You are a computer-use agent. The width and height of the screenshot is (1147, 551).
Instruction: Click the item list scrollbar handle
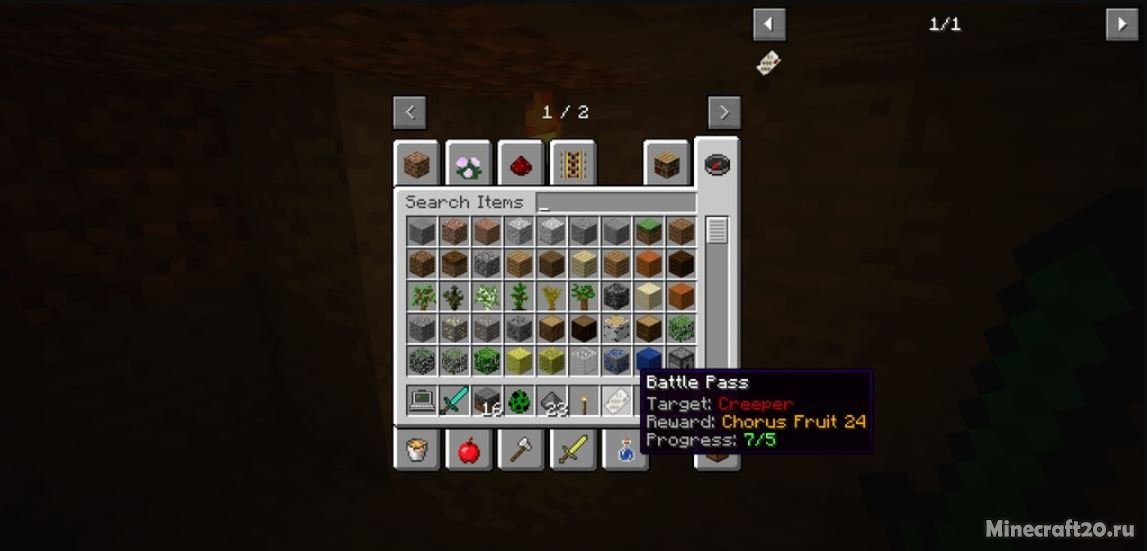pos(717,231)
